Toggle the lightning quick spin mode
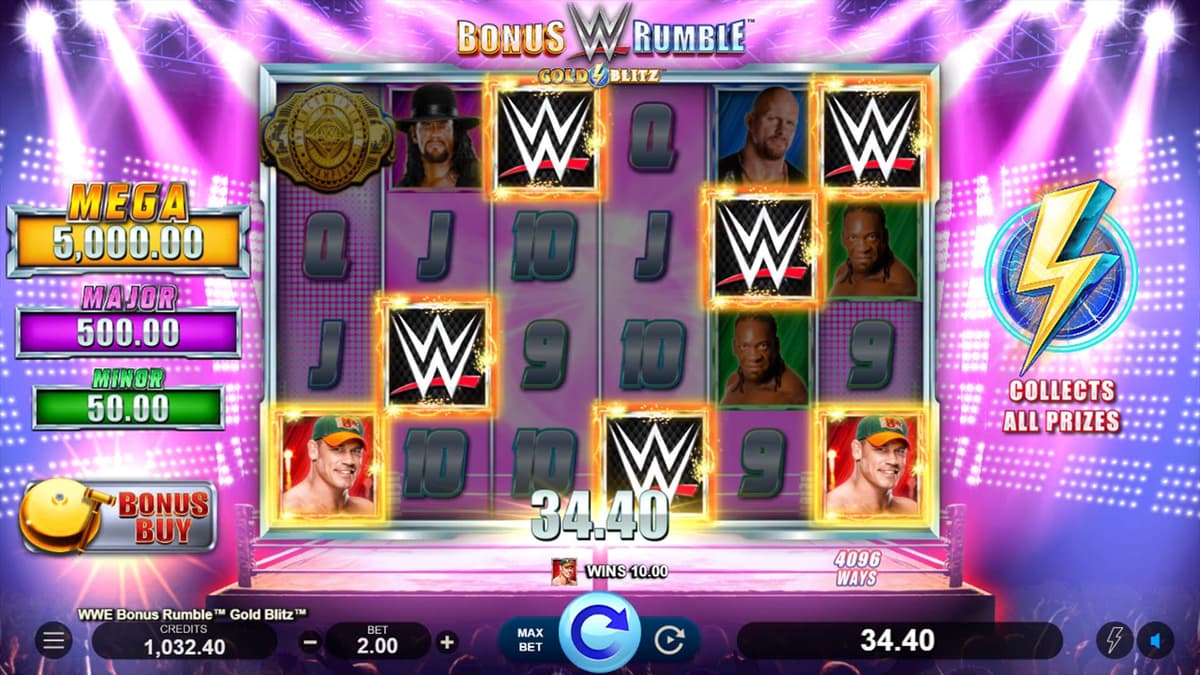This screenshot has height=675, width=1200. (x=1114, y=640)
